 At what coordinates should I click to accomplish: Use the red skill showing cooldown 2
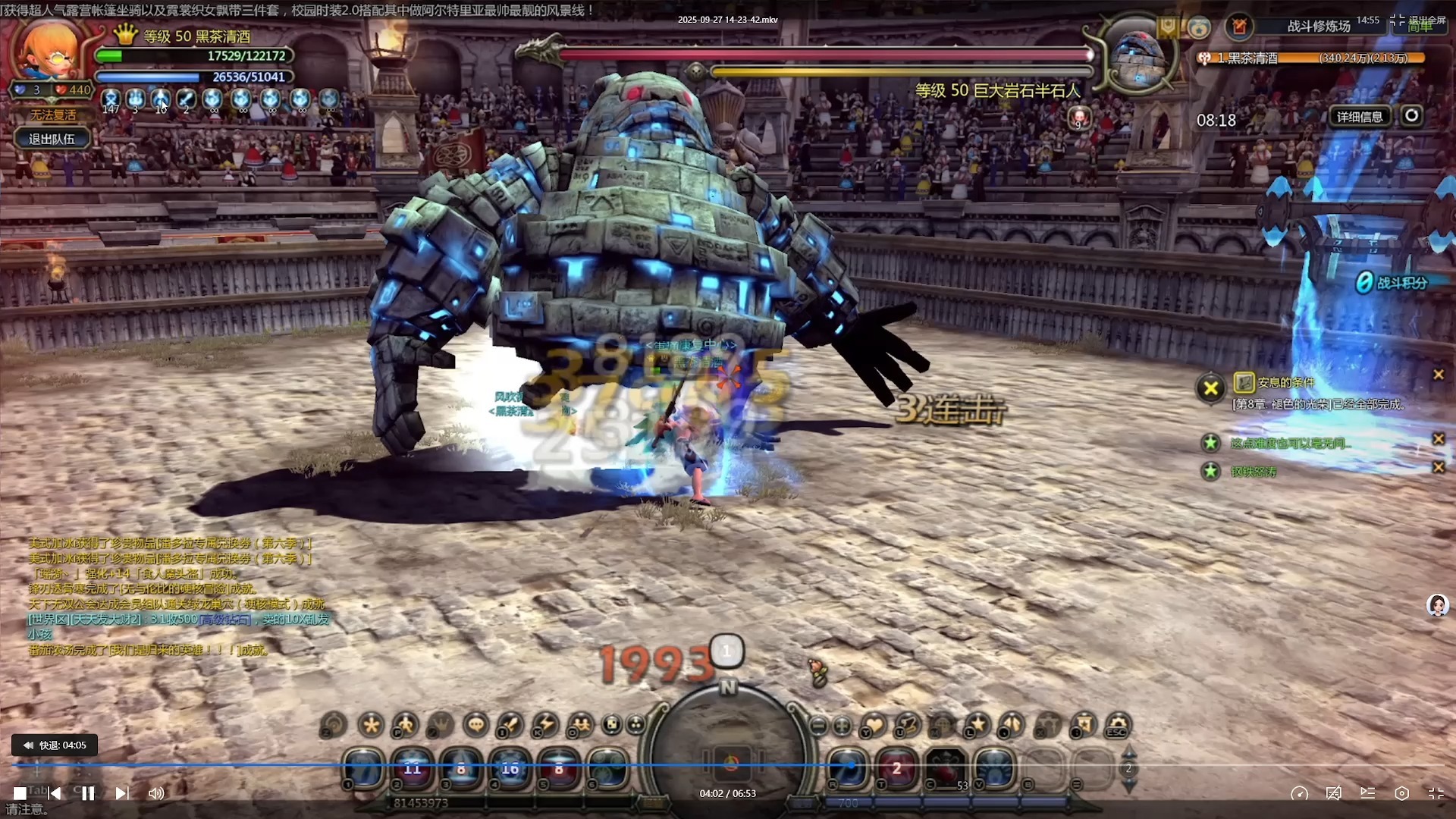coord(896,768)
